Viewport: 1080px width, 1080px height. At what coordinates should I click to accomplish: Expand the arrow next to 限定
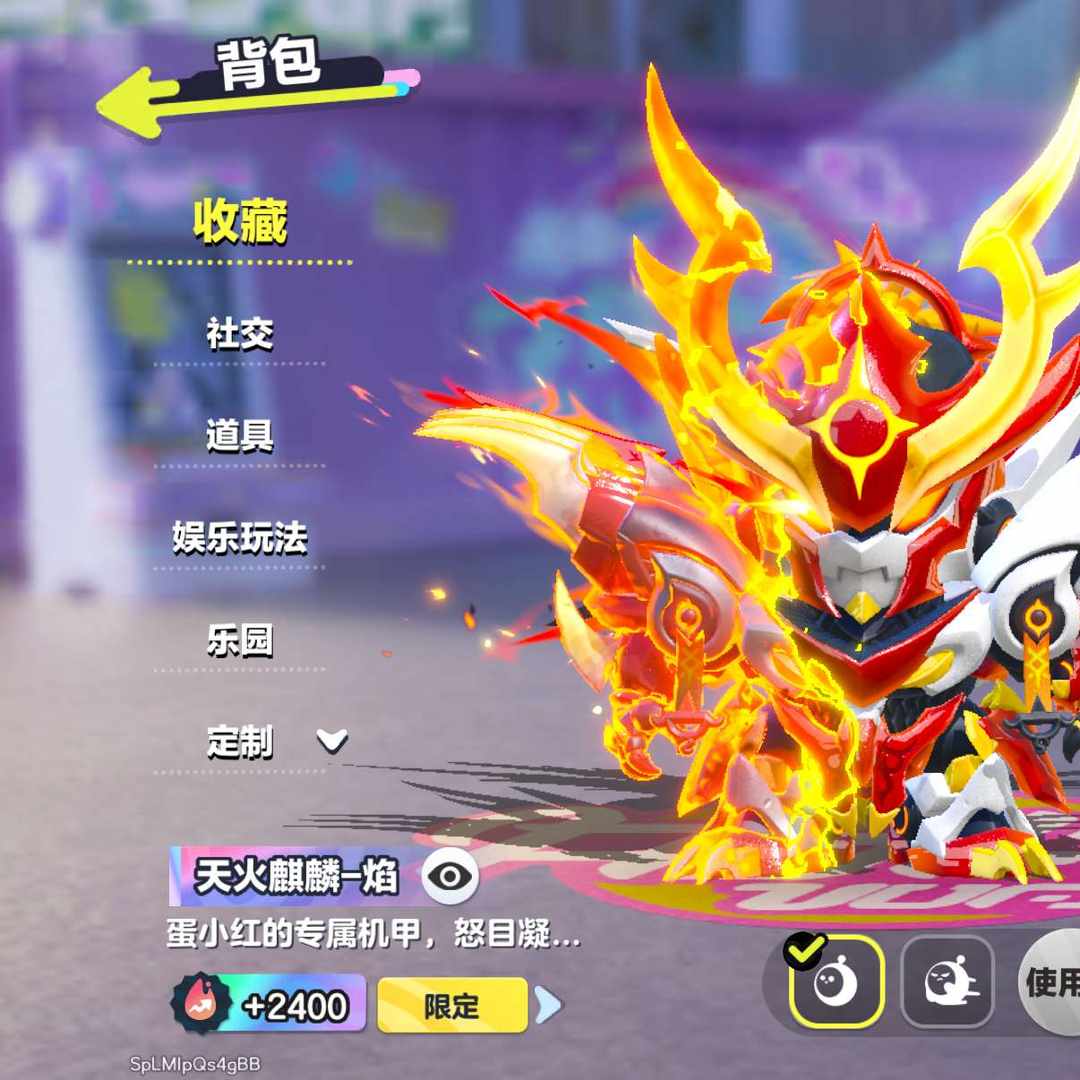pos(547,1006)
